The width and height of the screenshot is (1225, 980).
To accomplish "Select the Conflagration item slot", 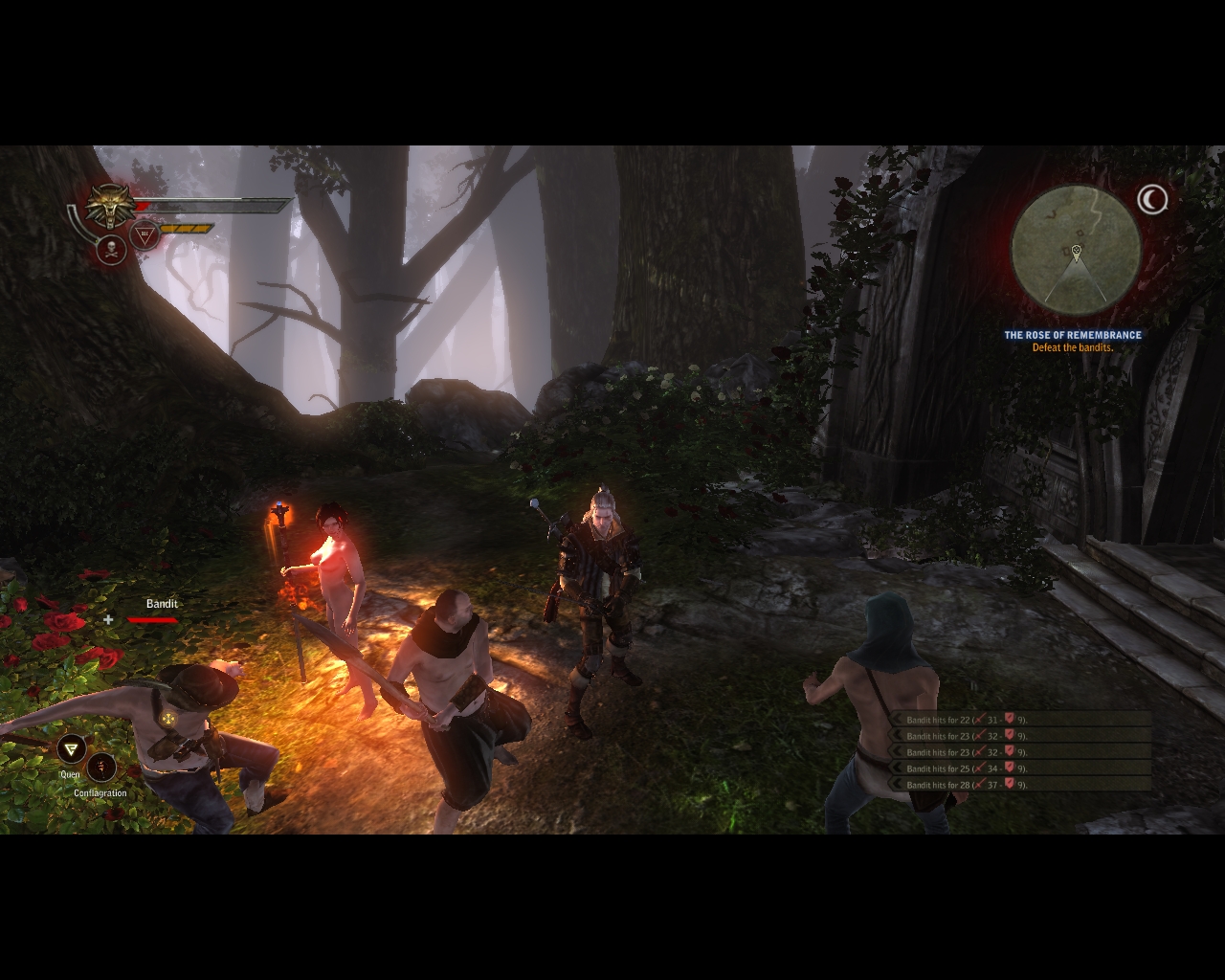I will (x=101, y=768).
